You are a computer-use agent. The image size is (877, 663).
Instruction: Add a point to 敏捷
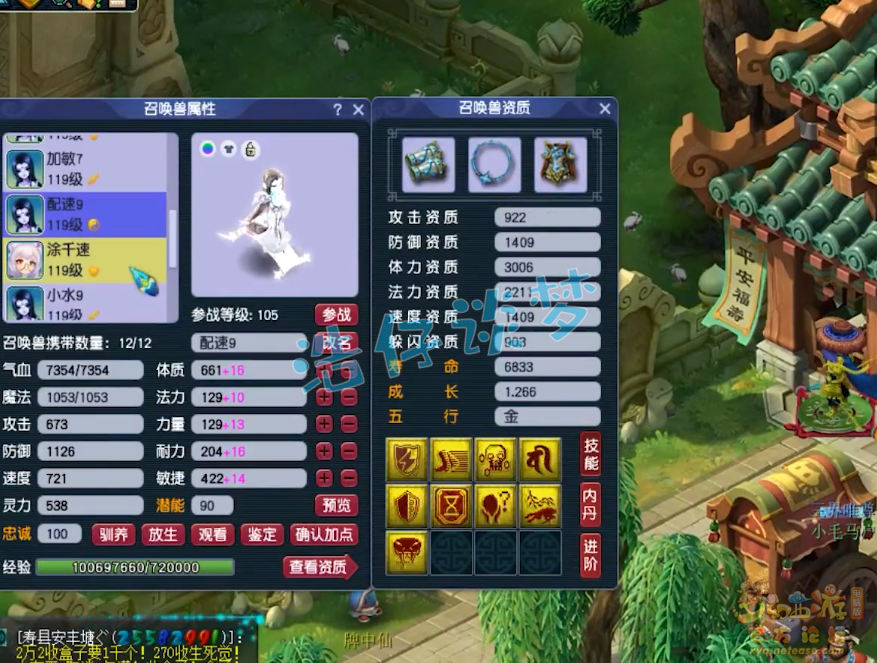(325, 479)
